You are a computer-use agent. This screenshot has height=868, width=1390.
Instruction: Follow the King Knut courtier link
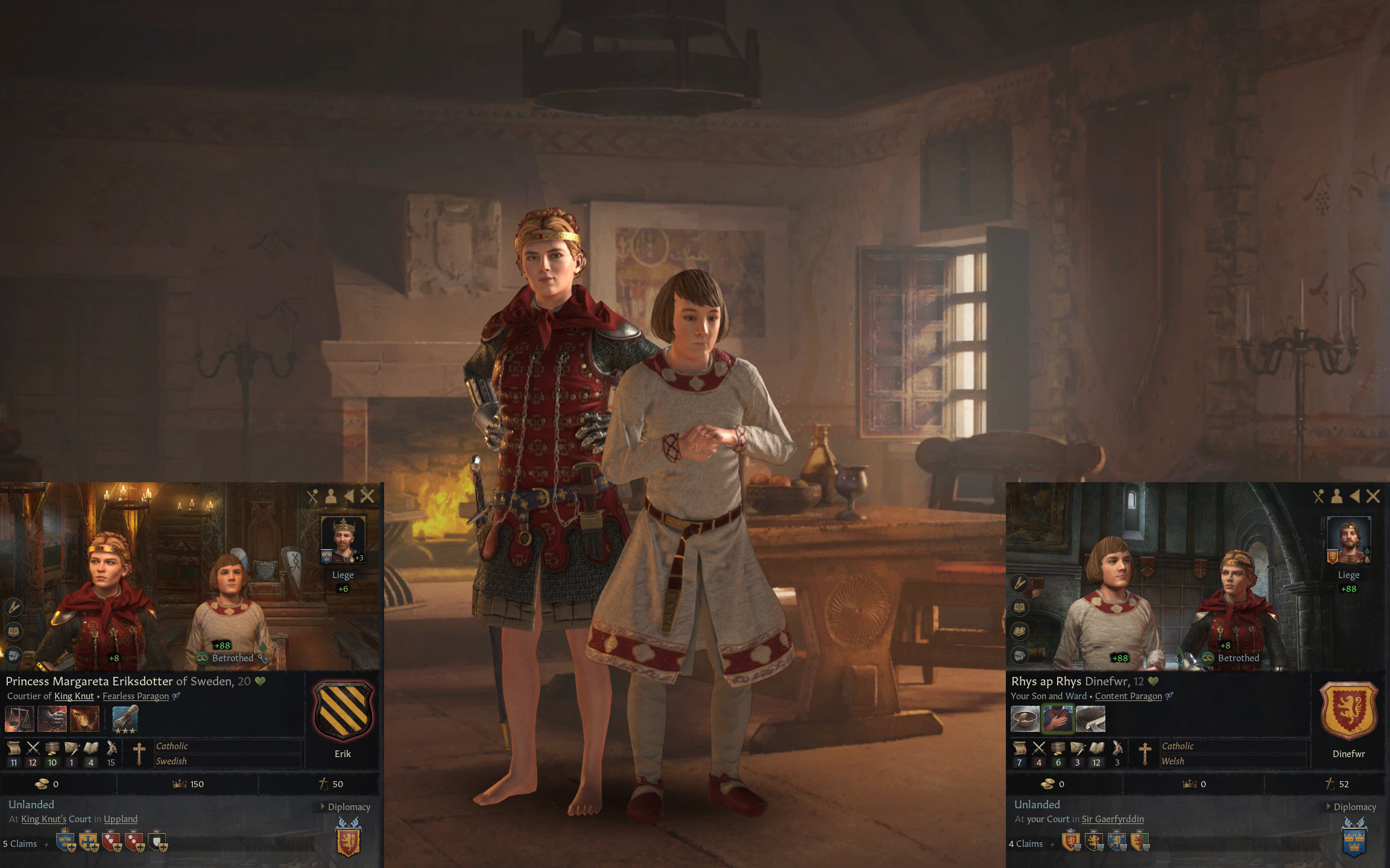coord(74,696)
